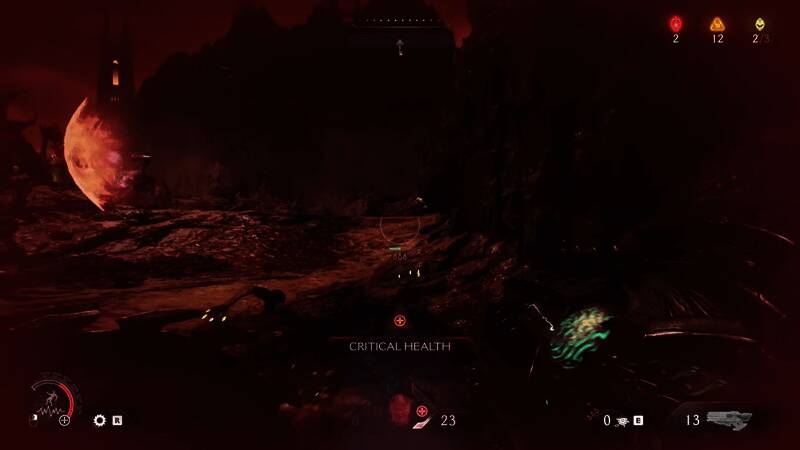Click the red gem resource icon
The width and height of the screenshot is (800, 450).
click(x=675, y=24)
